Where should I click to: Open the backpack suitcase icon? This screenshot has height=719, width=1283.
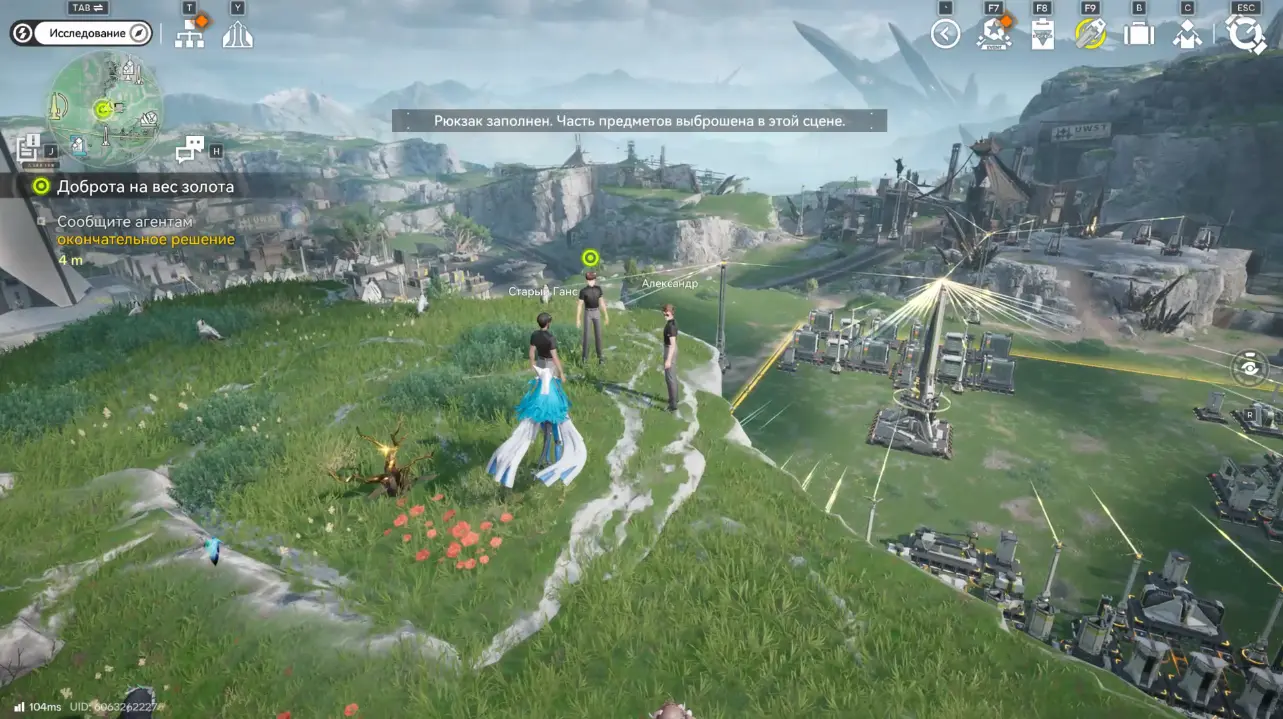(x=1139, y=34)
